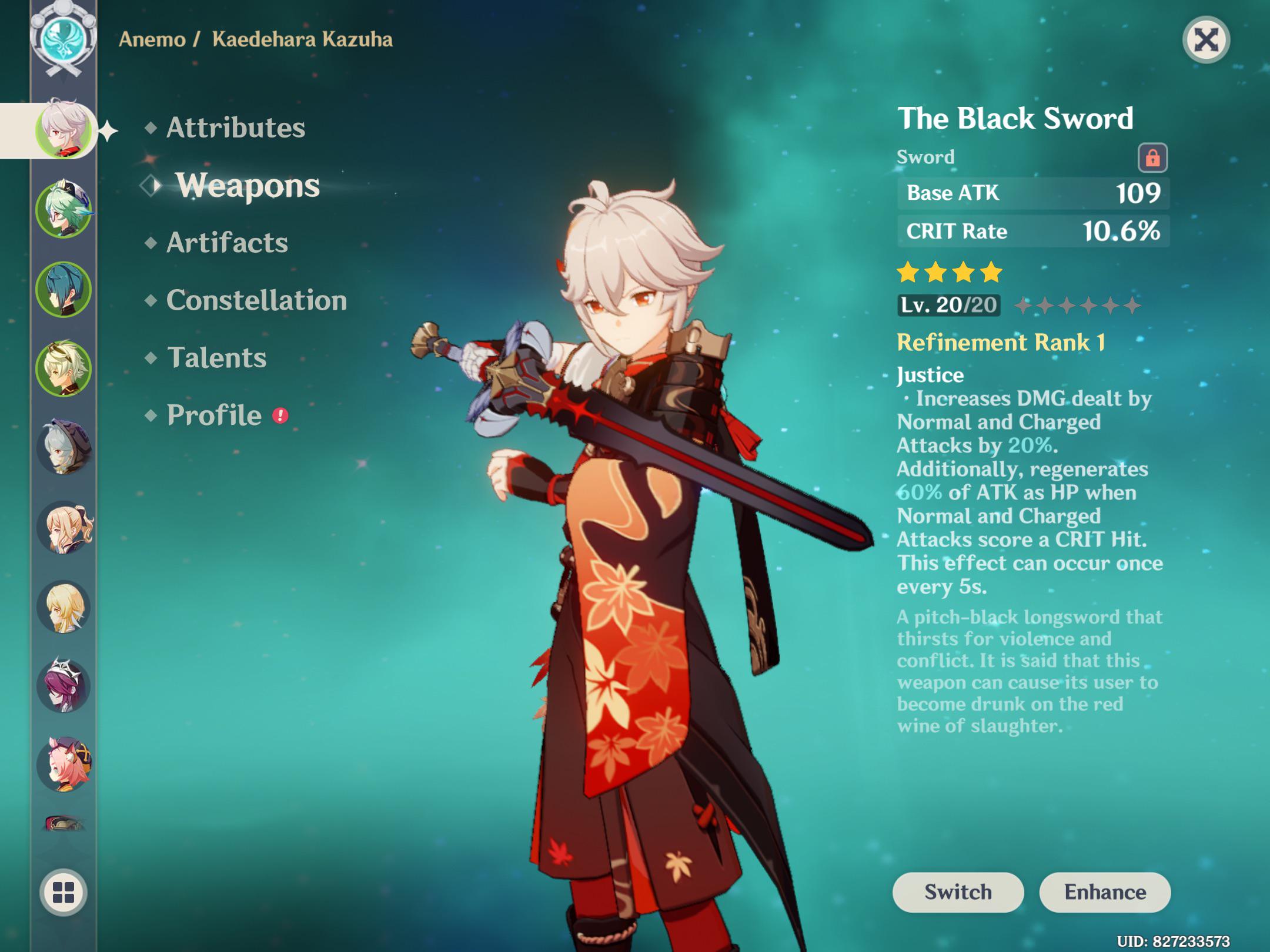Open the Constellation section
Viewport: 1270px width, 952px height.
(257, 301)
